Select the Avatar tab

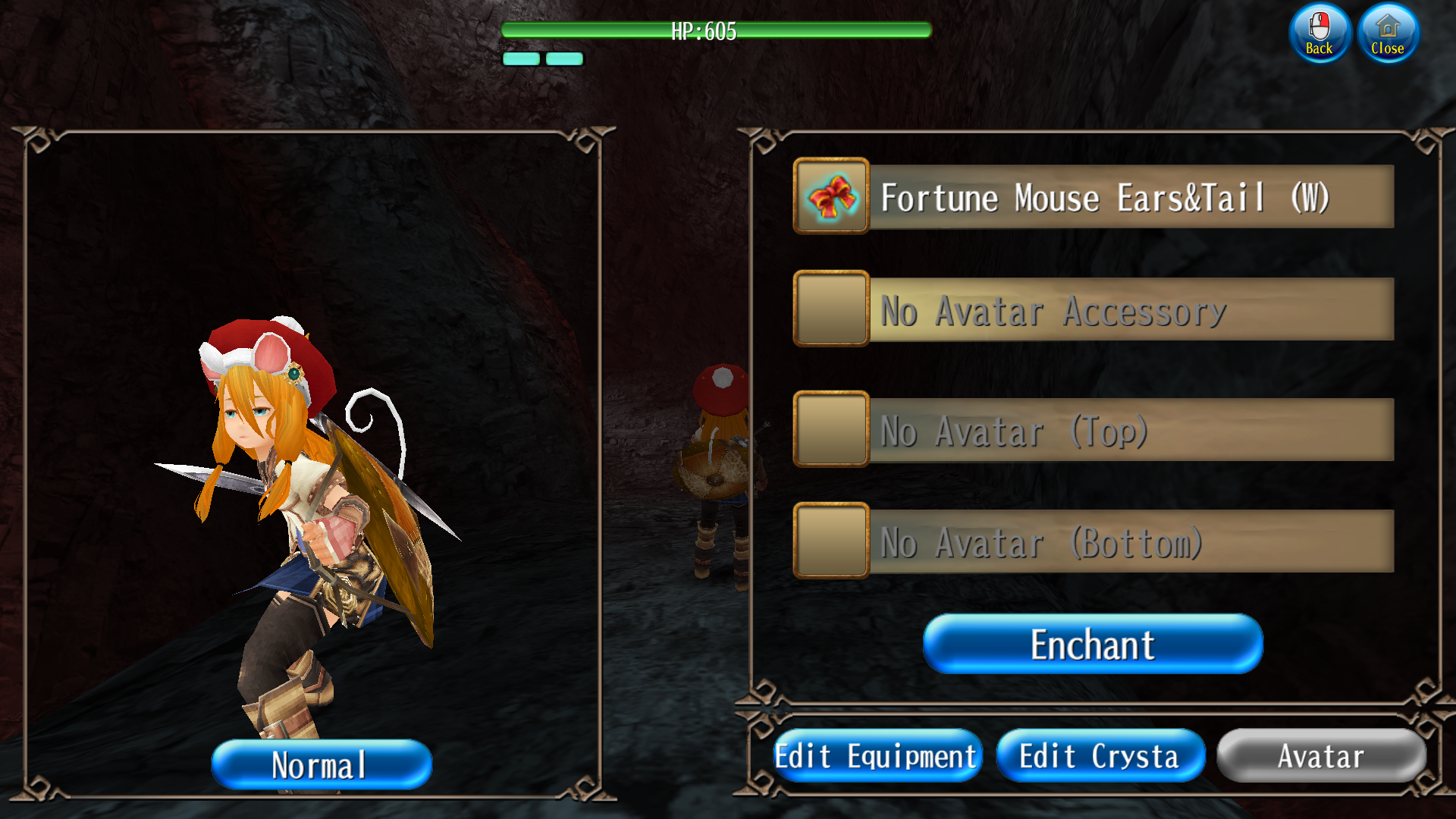1321,756
